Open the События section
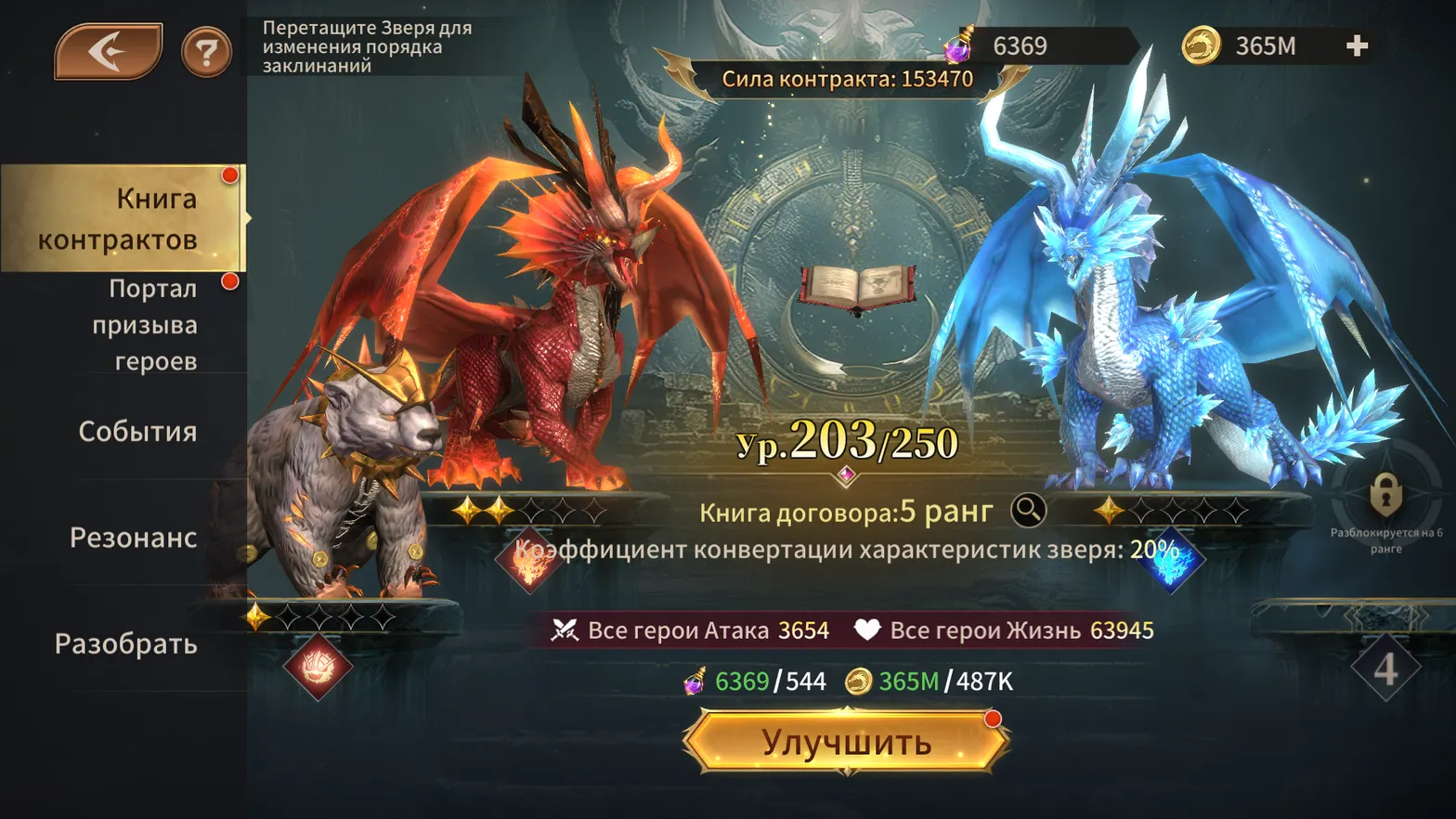 coord(136,433)
